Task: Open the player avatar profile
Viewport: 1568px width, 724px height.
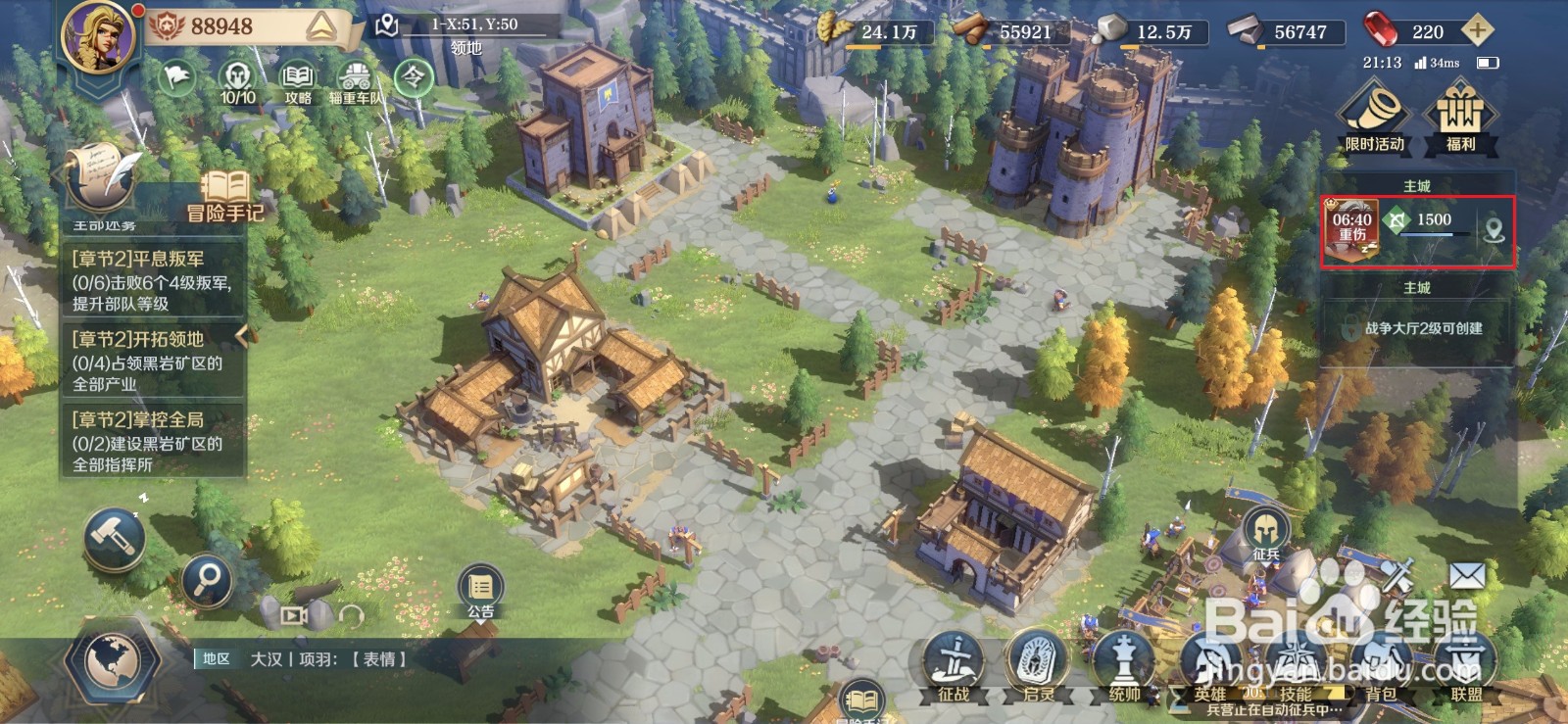Action: coord(98,39)
